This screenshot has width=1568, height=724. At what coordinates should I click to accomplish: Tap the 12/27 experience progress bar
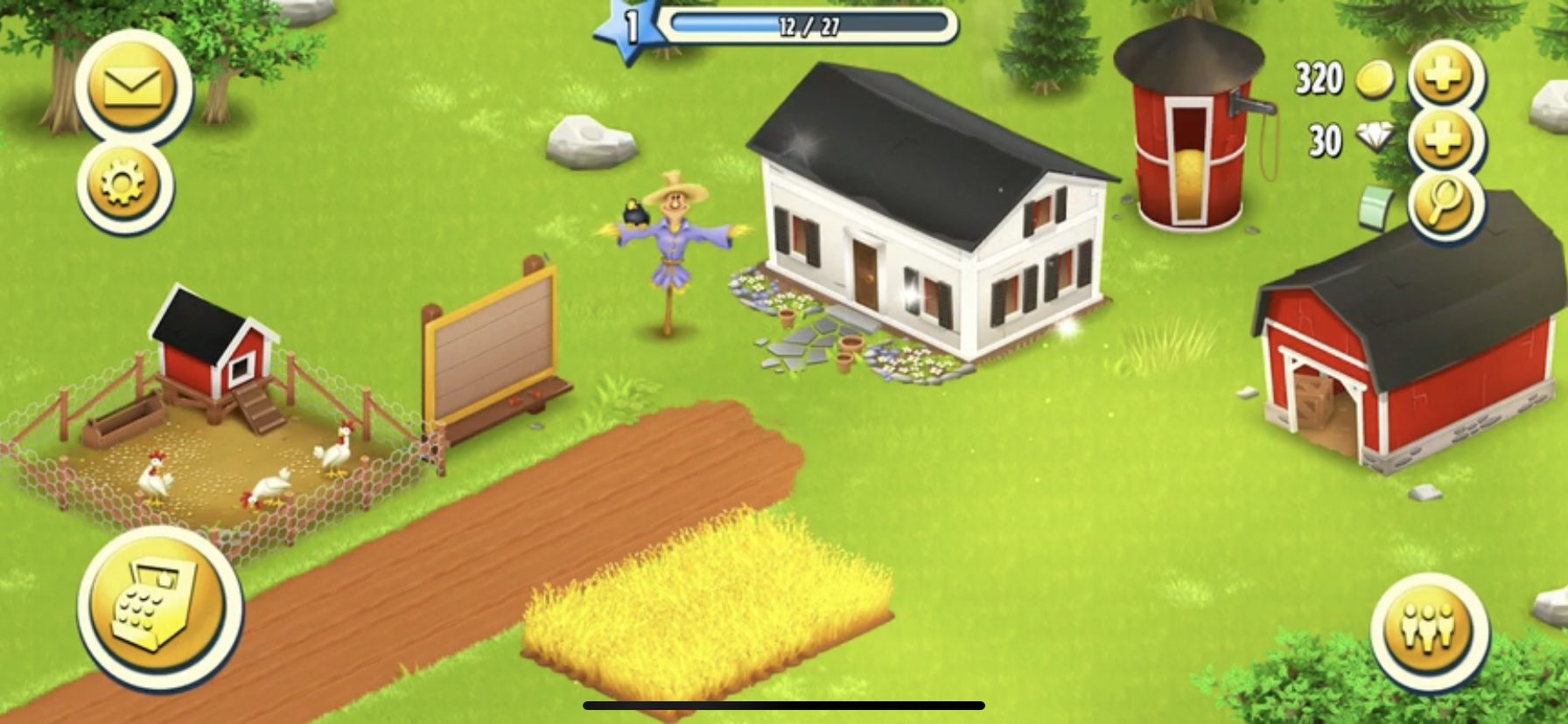point(809,24)
